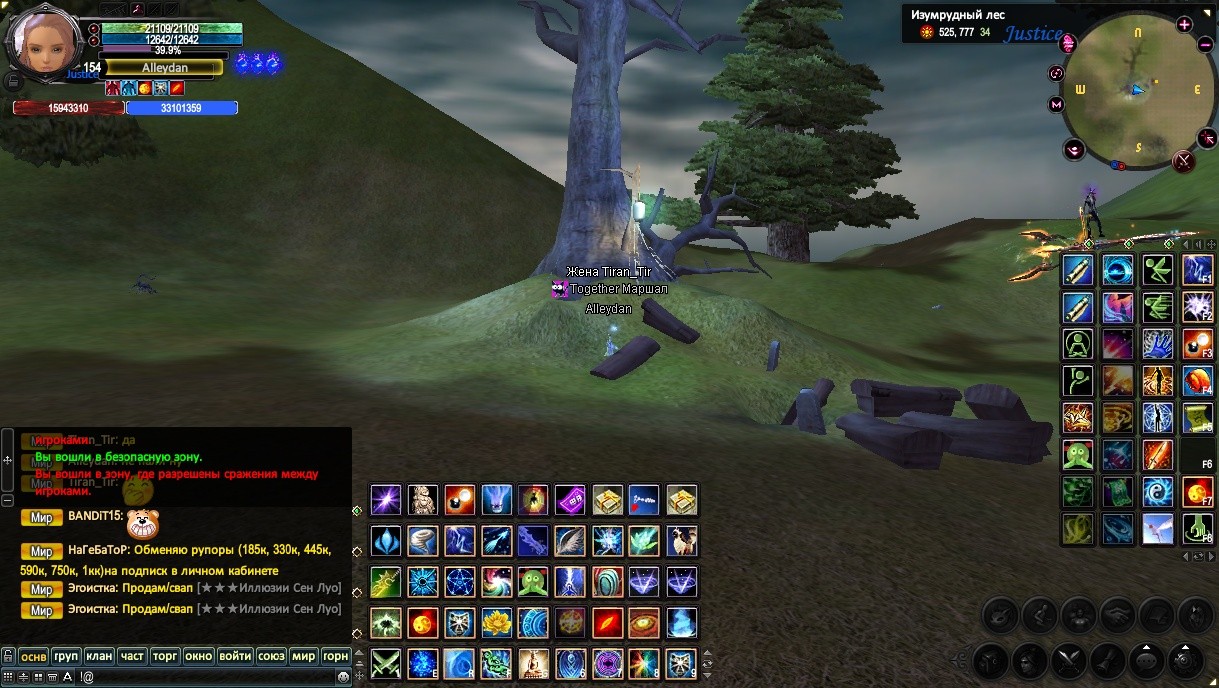
Task: Open the chat emoticon picker
Action: [x=344, y=677]
